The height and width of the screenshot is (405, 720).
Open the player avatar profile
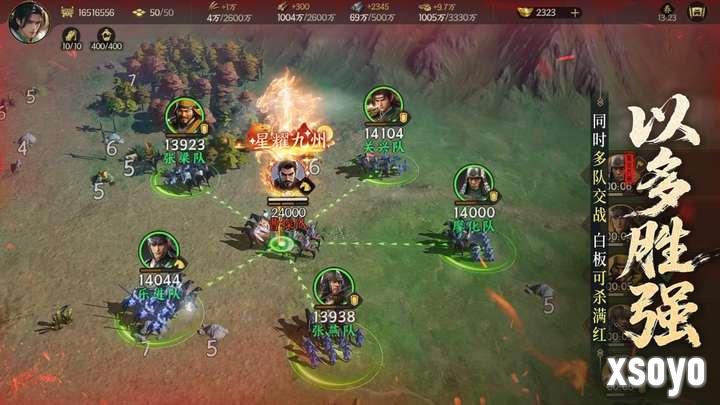pos(28,22)
